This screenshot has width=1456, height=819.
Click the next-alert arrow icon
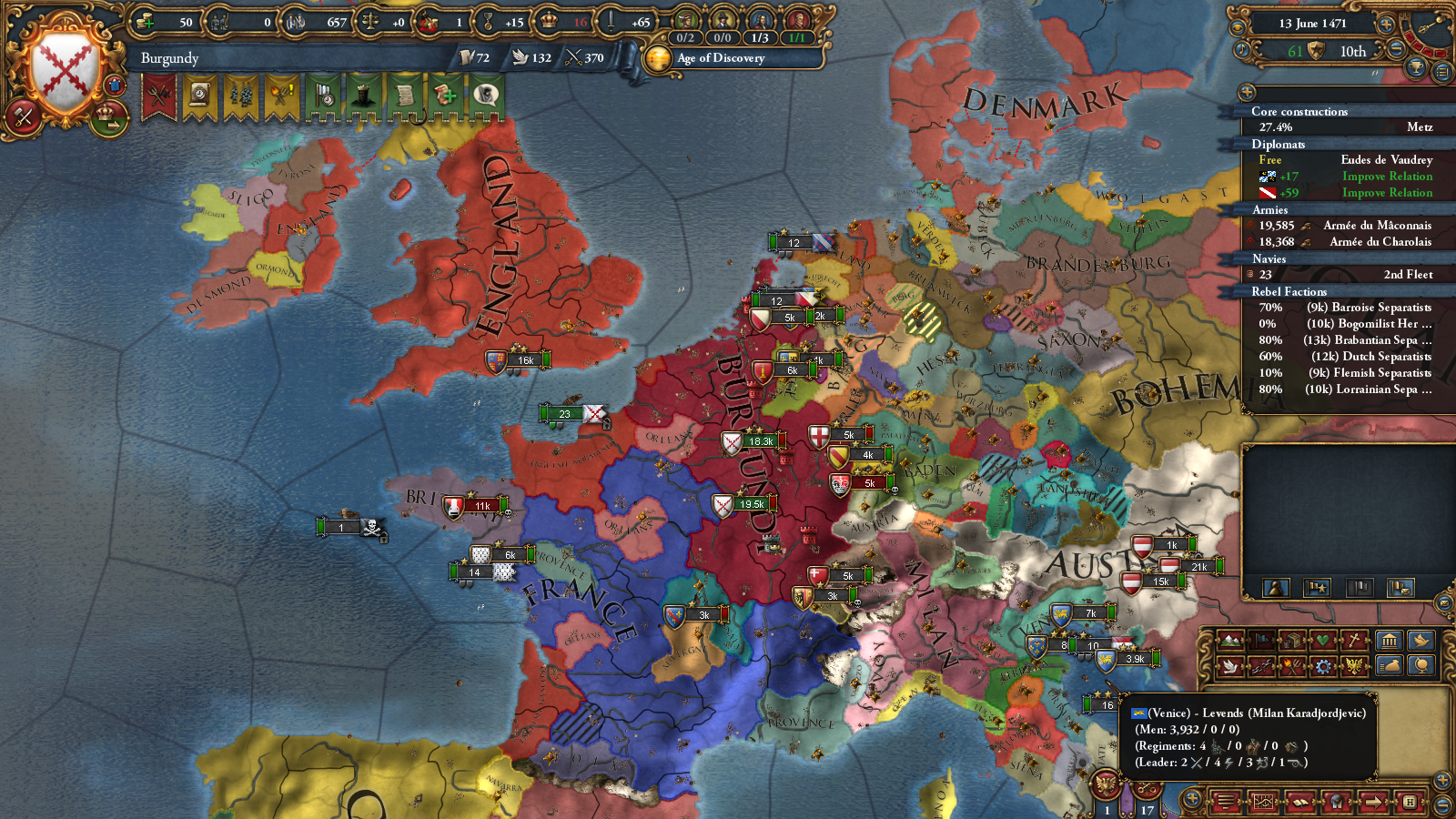pyautogui.click(x=1373, y=801)
